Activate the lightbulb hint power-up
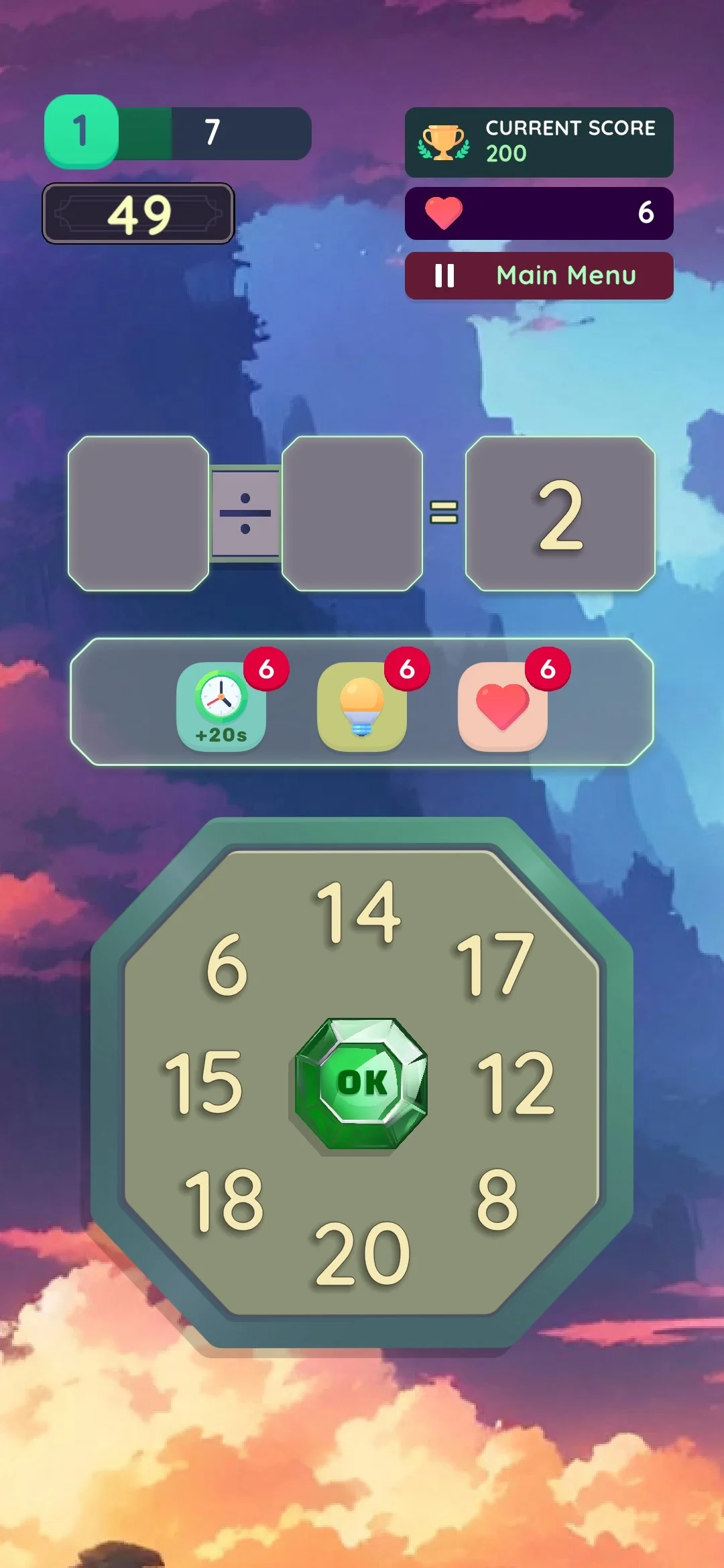 (362, 706)
